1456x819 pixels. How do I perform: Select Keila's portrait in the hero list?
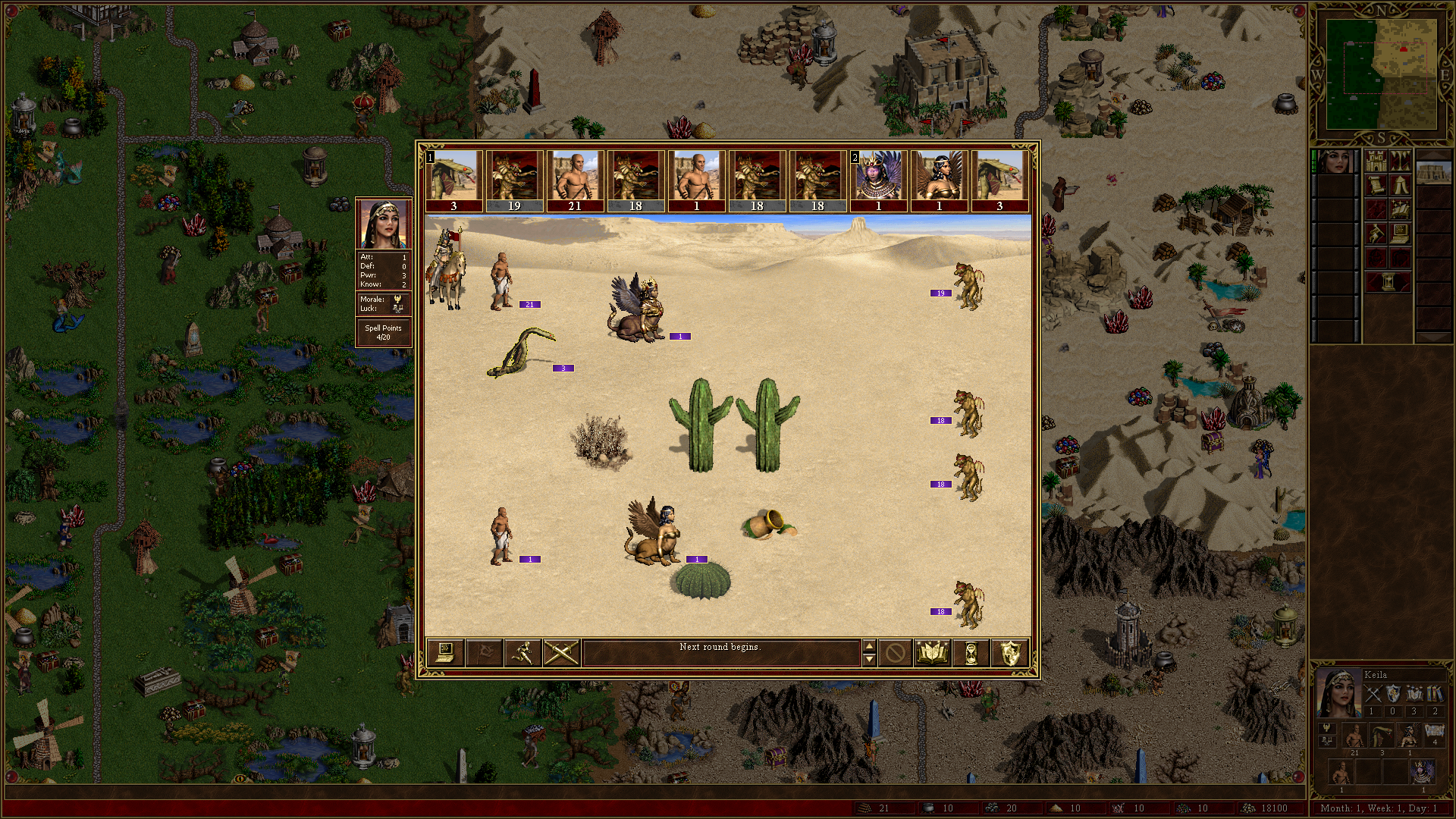1335,162
